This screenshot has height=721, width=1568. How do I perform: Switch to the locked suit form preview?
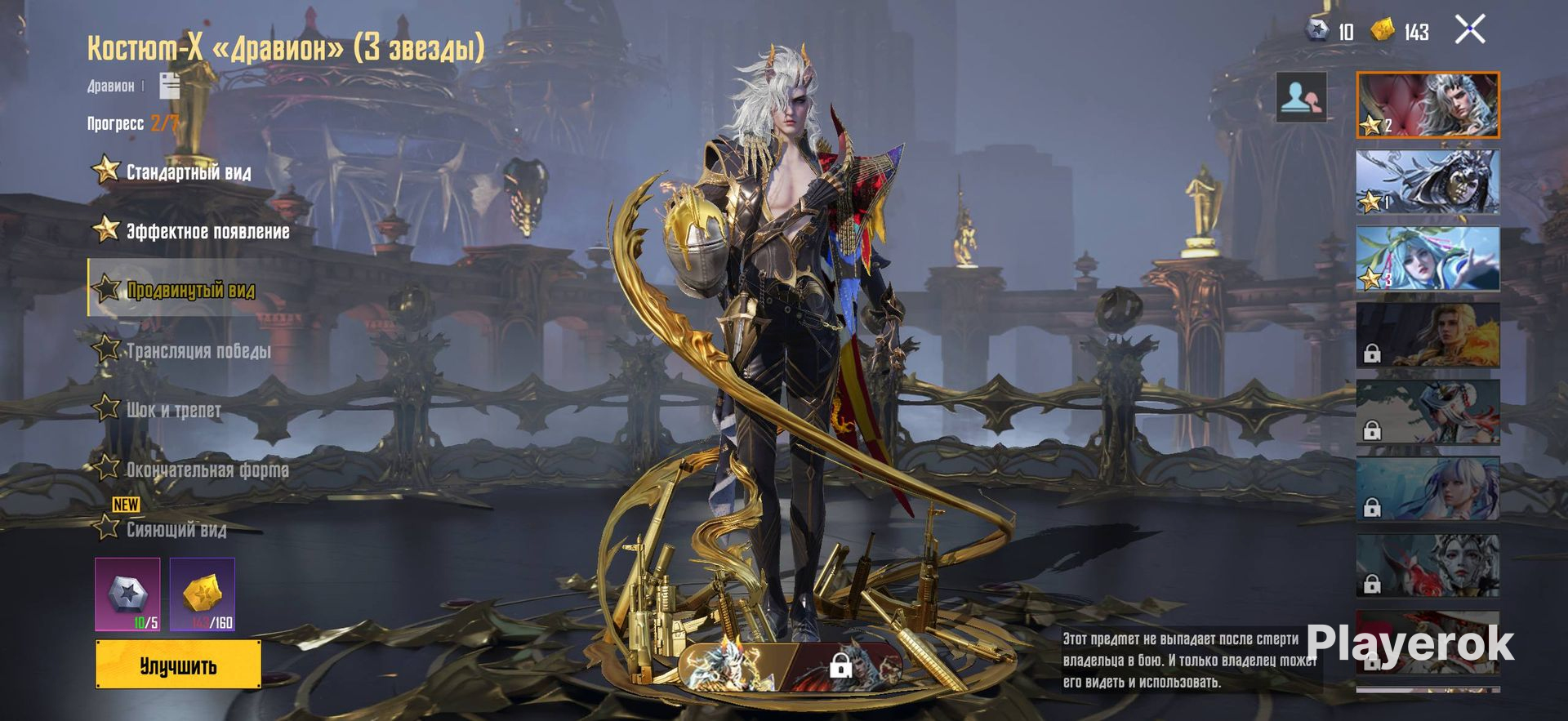click(x=841, y=665)
